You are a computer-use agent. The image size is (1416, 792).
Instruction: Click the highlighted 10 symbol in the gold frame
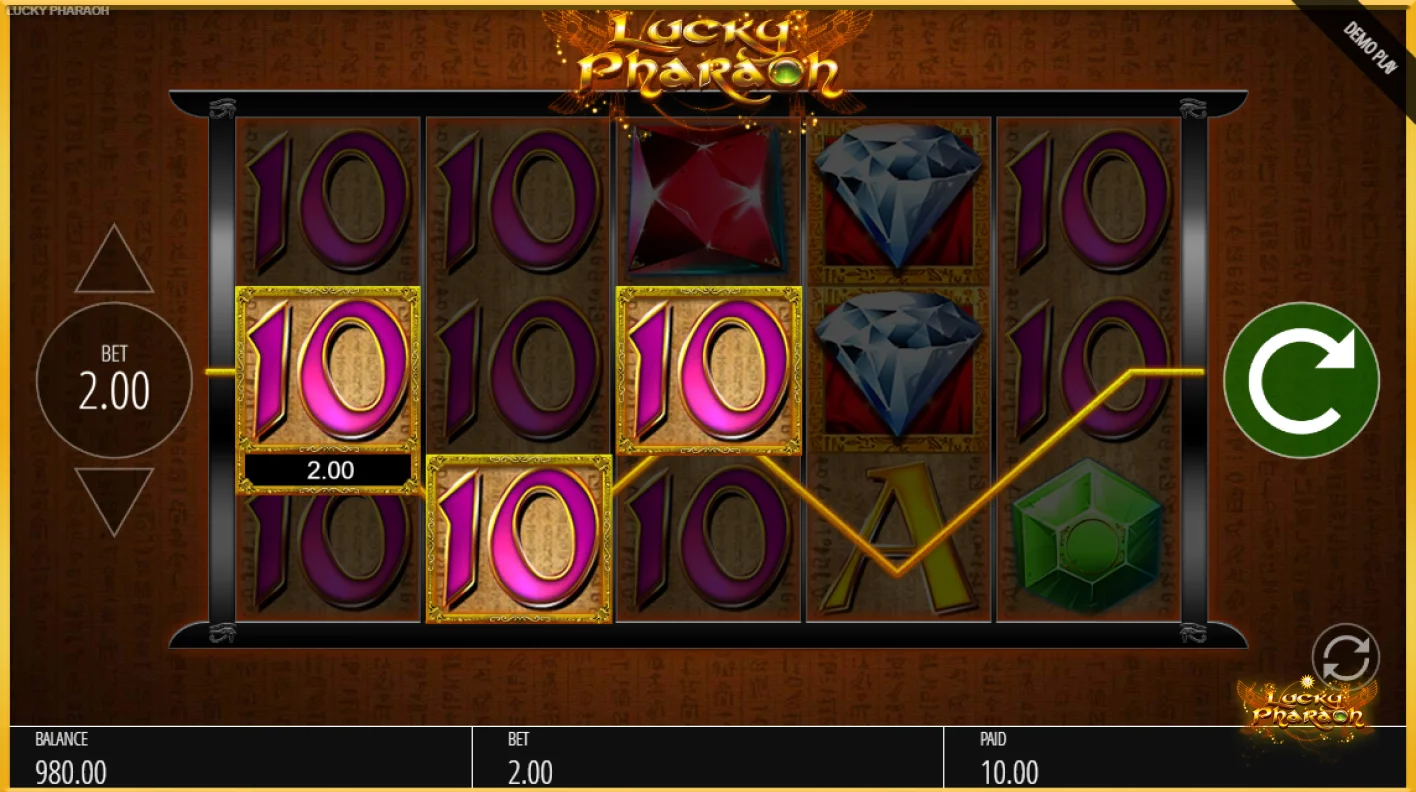[329, 370]
